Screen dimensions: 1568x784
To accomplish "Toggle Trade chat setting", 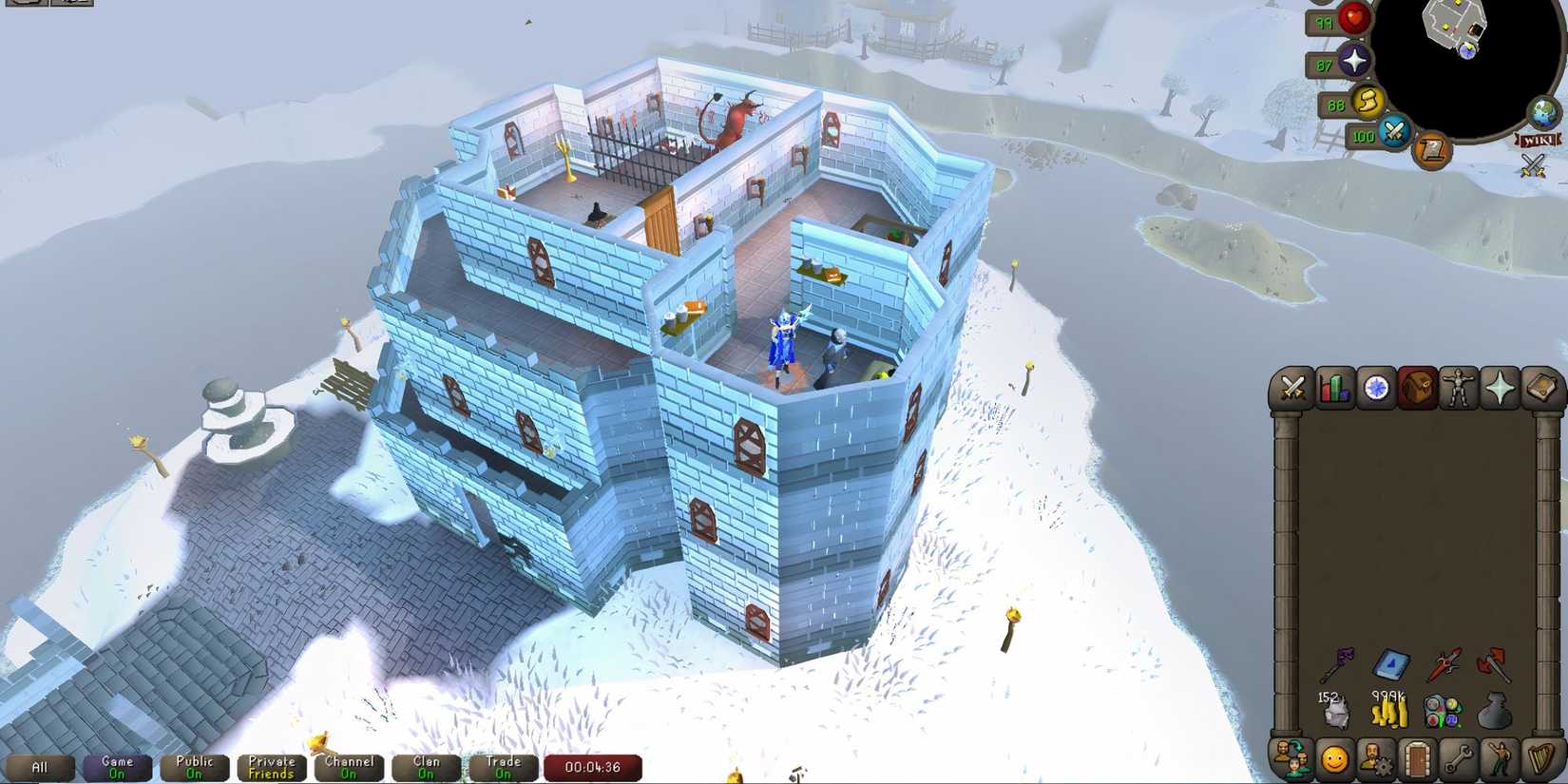I will pyautogui.click(x=503, y=767).
